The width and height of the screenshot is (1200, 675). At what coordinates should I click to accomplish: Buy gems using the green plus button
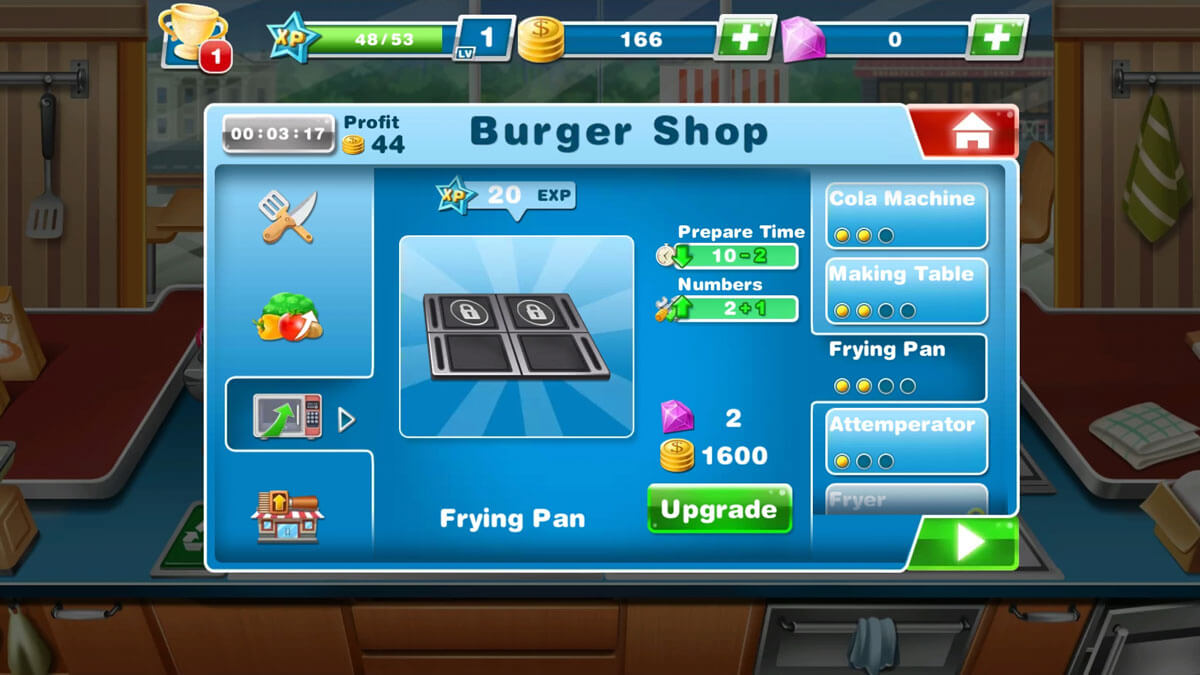[x=996, y=39]
